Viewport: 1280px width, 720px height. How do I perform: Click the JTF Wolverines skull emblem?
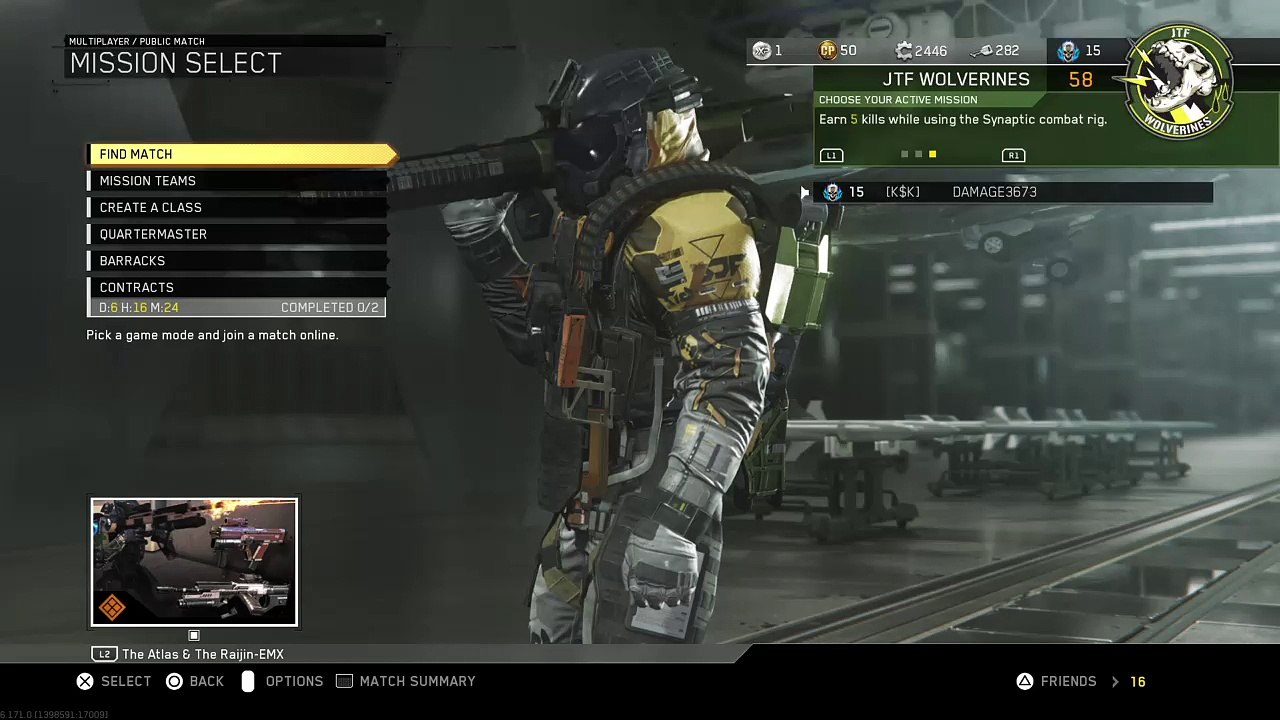pos(1180,82)
